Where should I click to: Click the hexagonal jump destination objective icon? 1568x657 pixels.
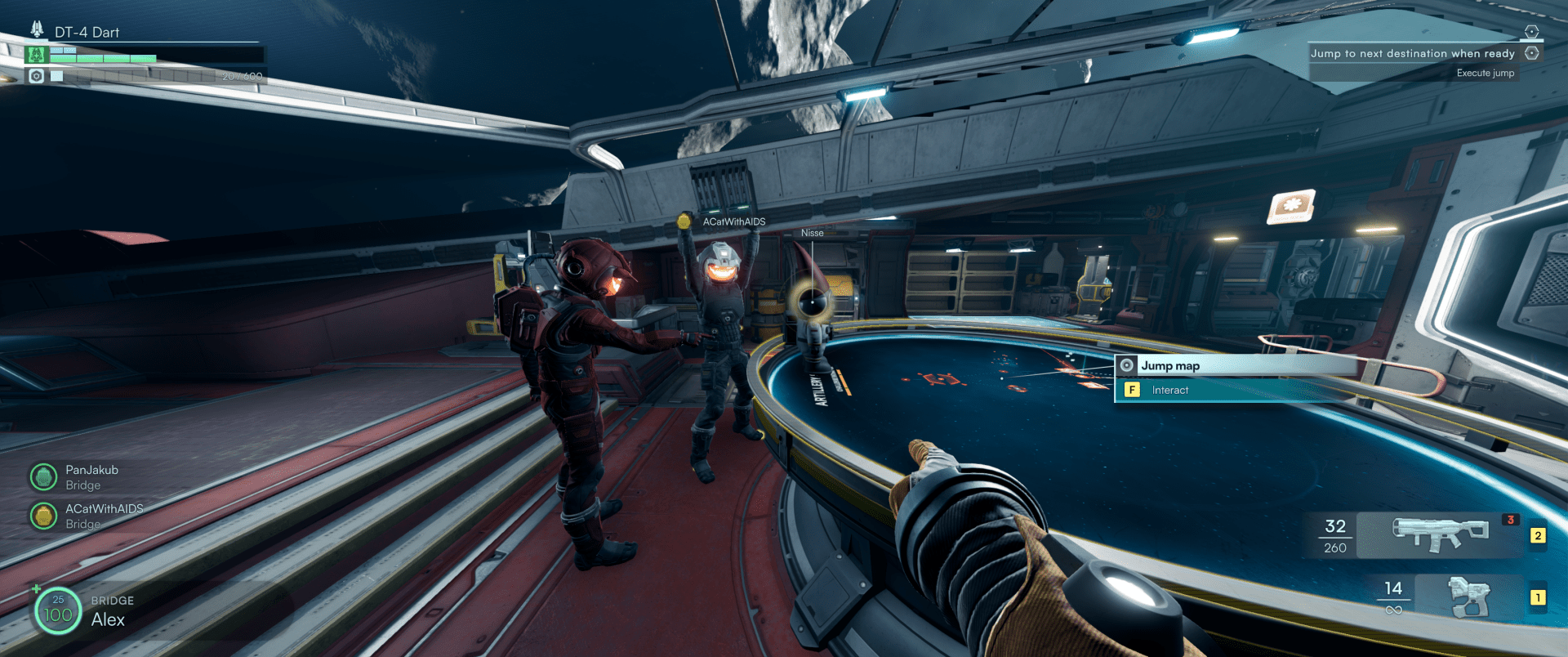pos(1533,53)
